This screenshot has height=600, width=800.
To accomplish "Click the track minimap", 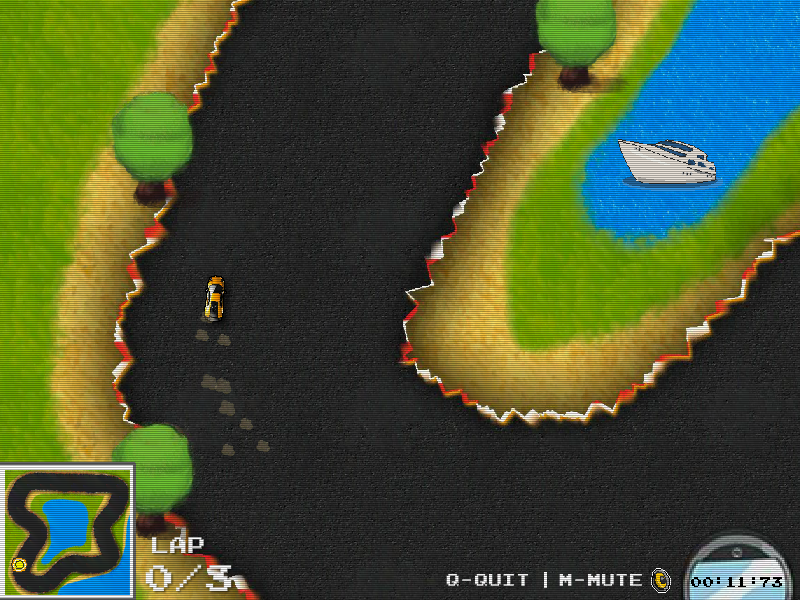I will coord(67,531).
